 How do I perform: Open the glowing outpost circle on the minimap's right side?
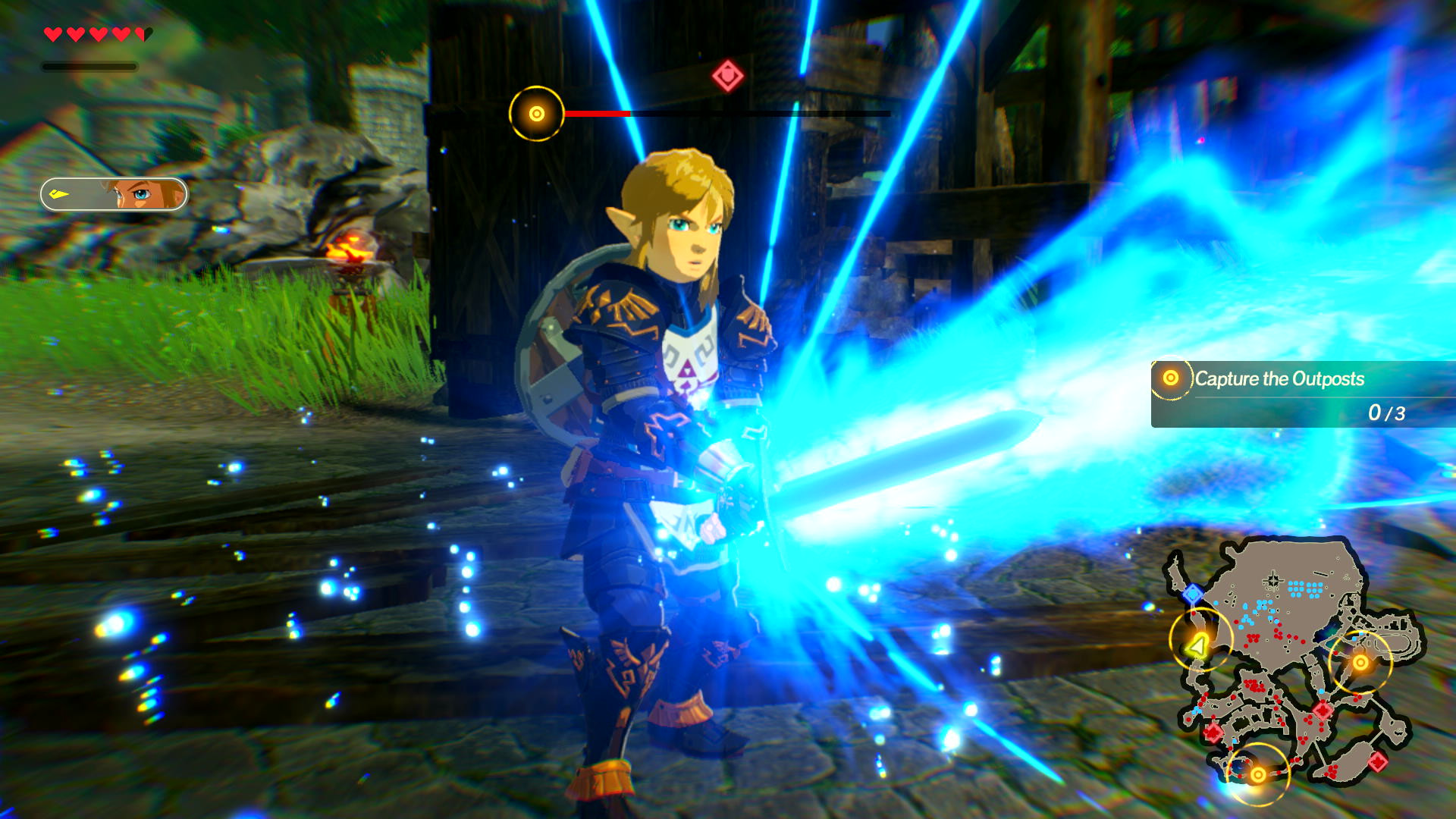(x=1360, y=661)
